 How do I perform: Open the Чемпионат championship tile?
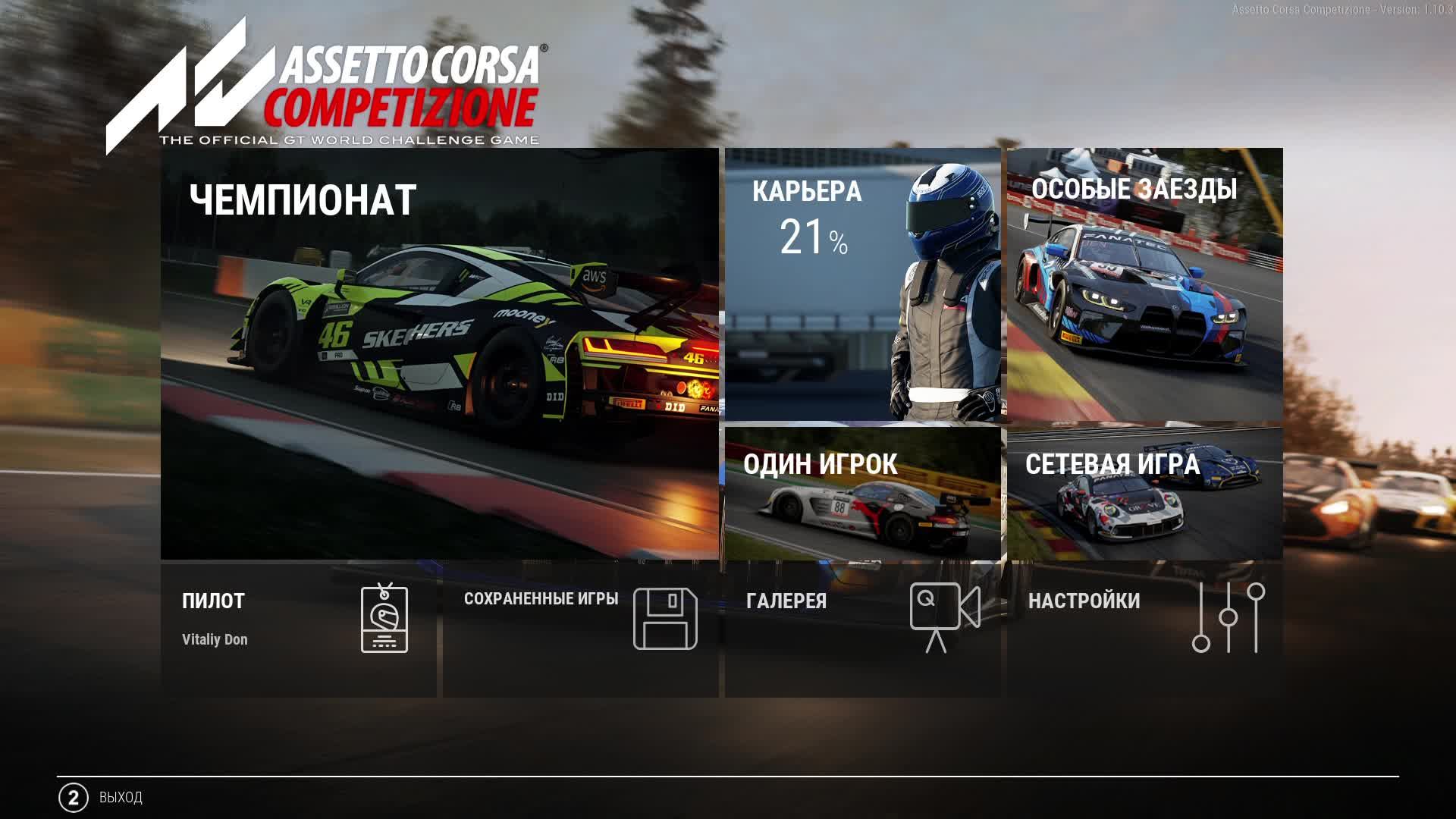tap(439, 353)
